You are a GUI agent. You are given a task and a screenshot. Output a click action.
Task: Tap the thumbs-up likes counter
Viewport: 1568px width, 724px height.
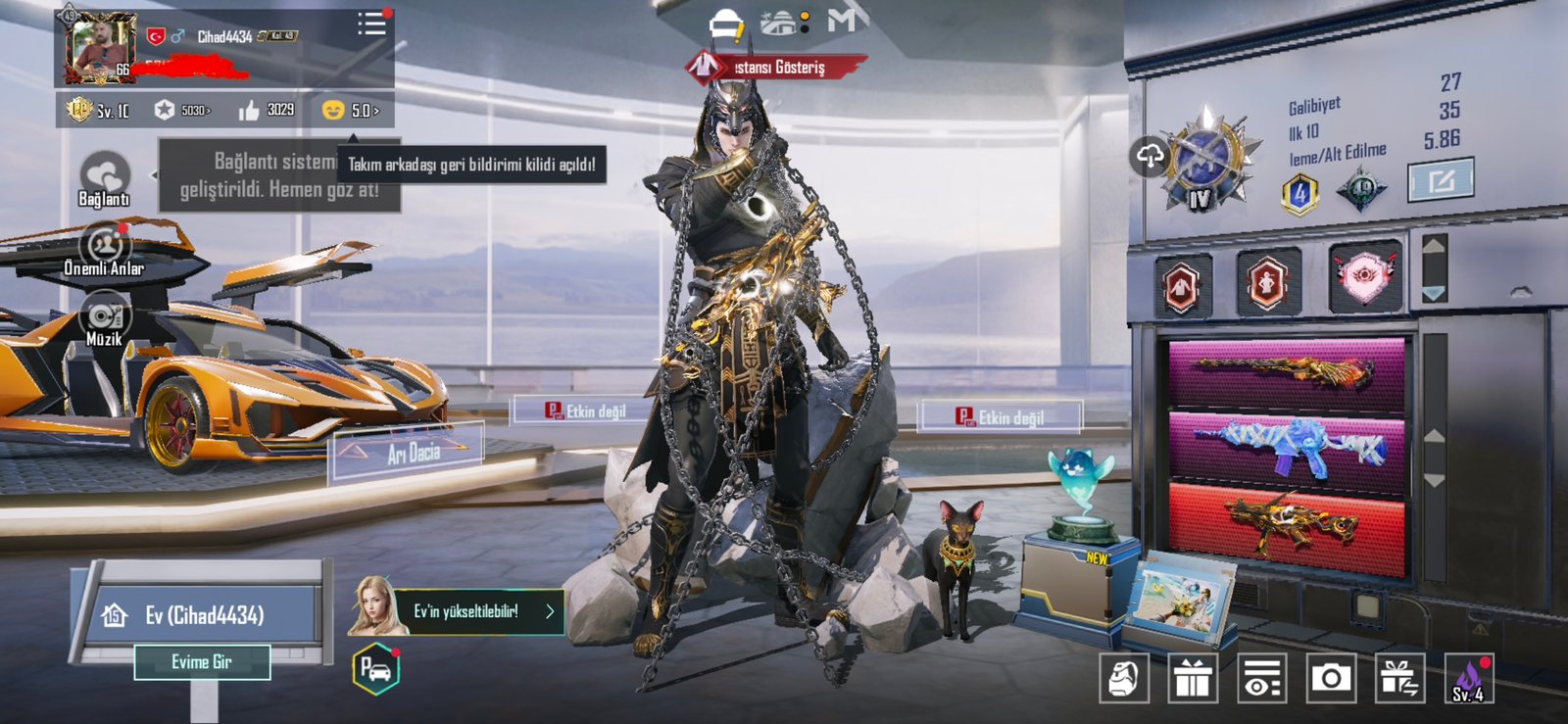pos(266,110)
